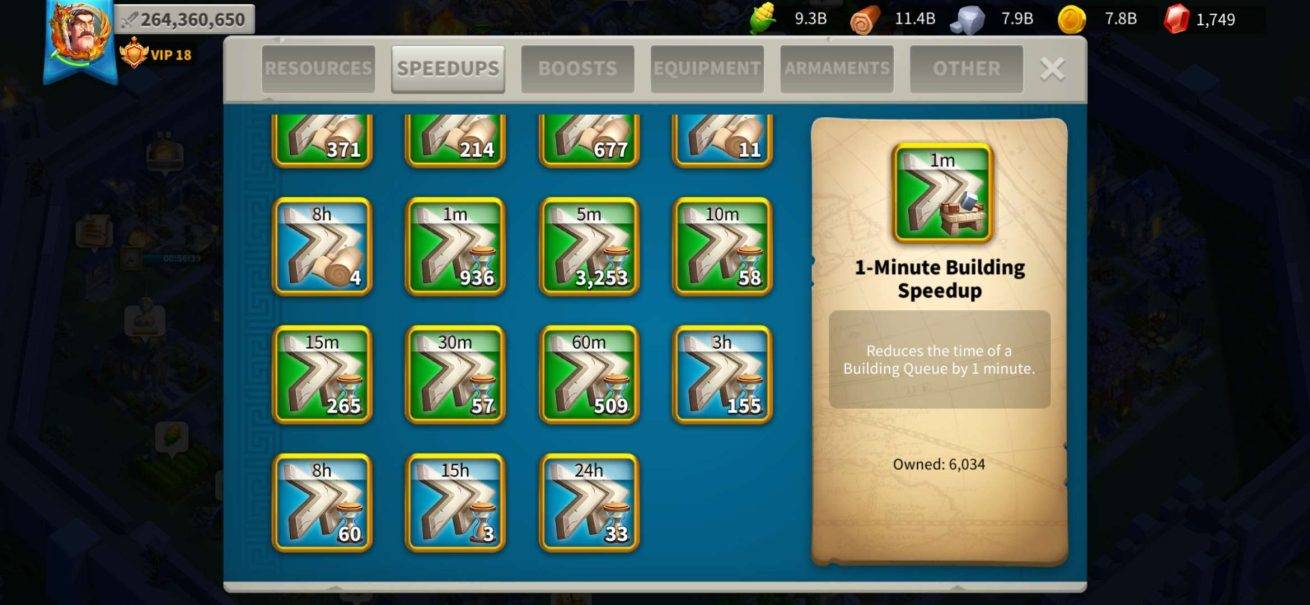Pick the 8h speedup with 60 owned

pyautogui.click(x=322, y=502)
